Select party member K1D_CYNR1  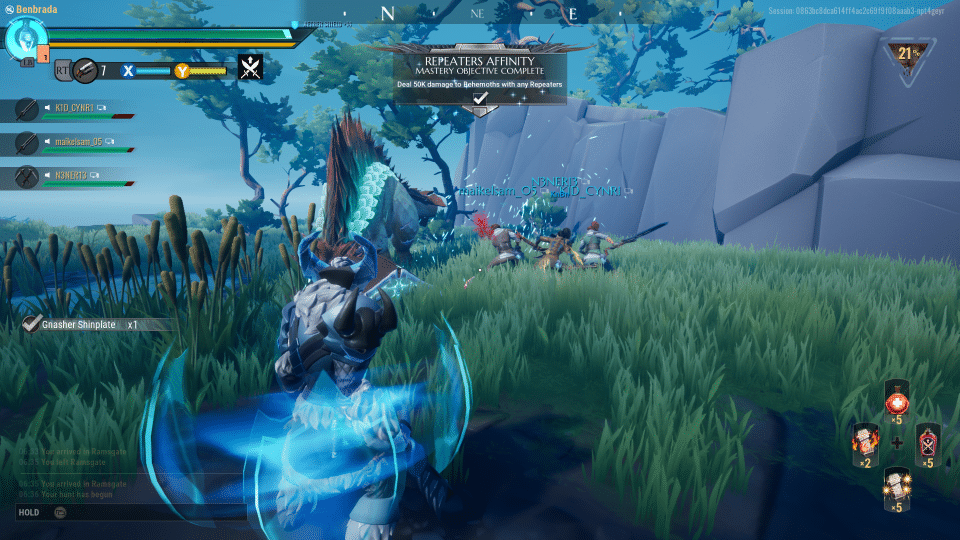tap(75, 108)
